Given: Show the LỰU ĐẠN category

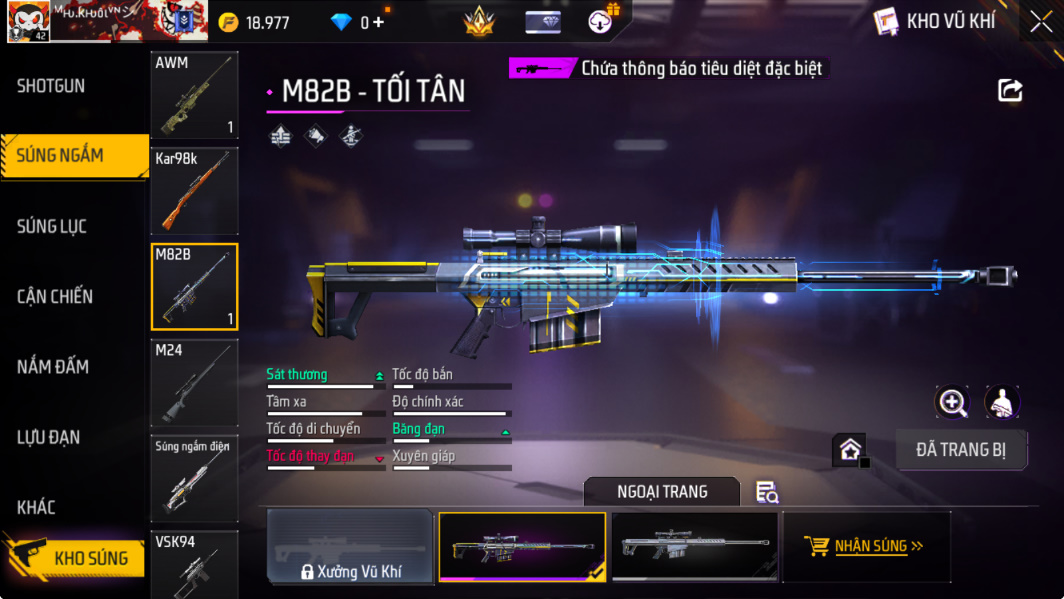Looking at the screenshot, I should pos(48,437).
